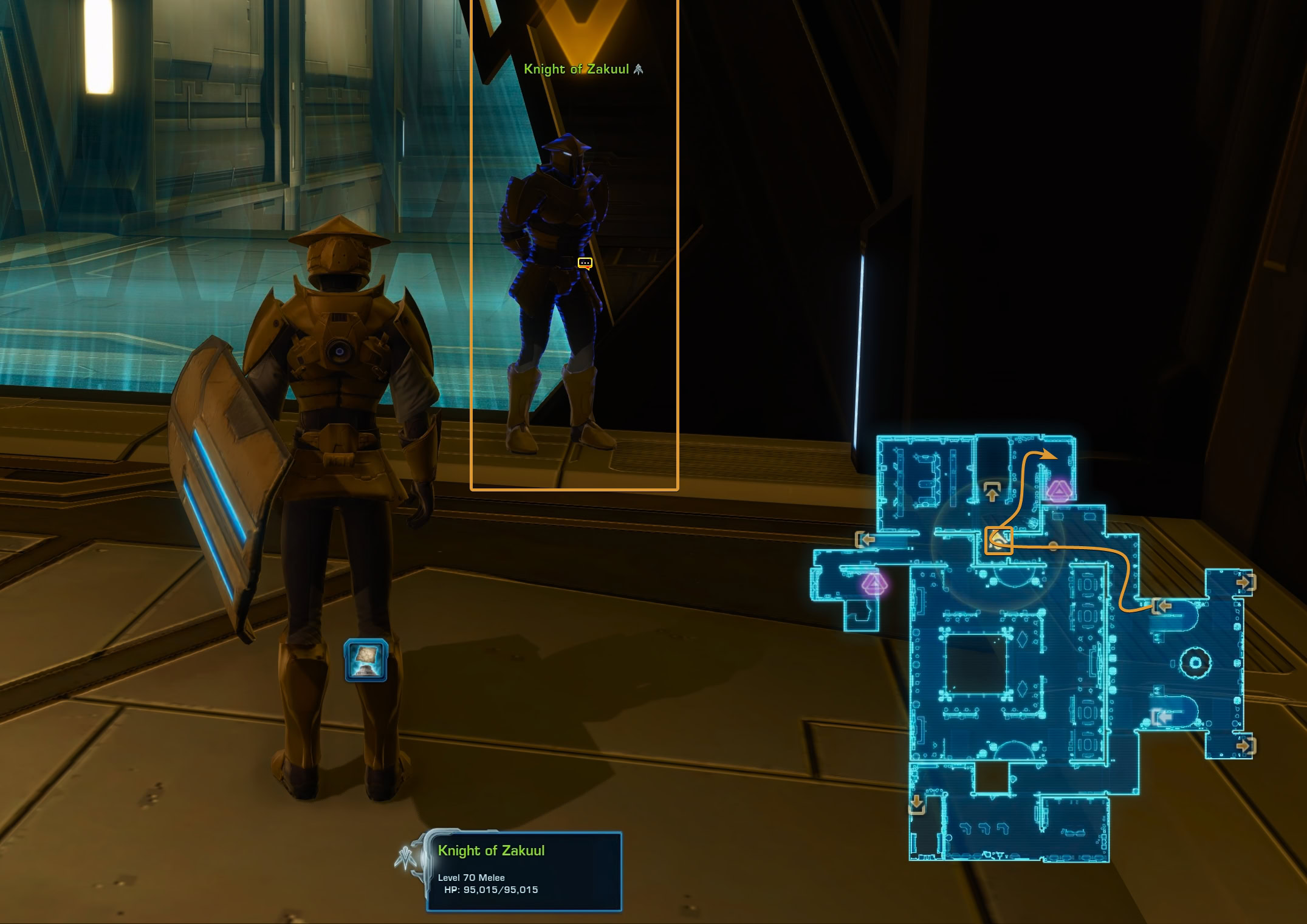Viewport: 1307px width, 924px height.
Task: Click the up-arrow exit marker on map
Action: (992, 491)
